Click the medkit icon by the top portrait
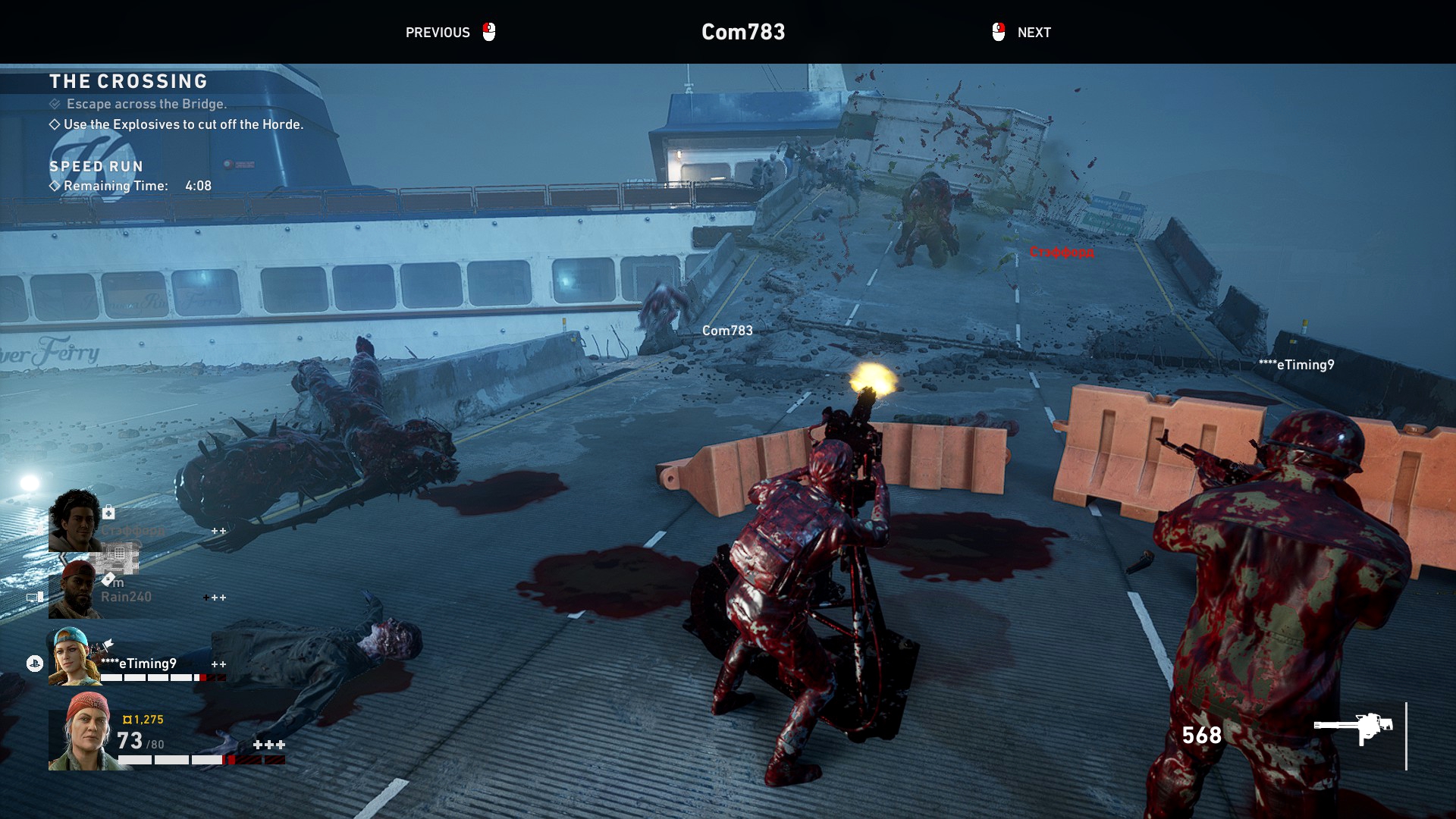 109,512
